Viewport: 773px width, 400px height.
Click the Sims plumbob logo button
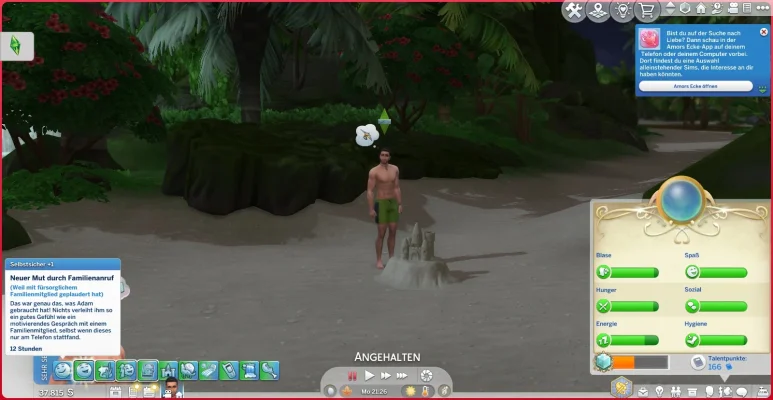click(17, 46)
